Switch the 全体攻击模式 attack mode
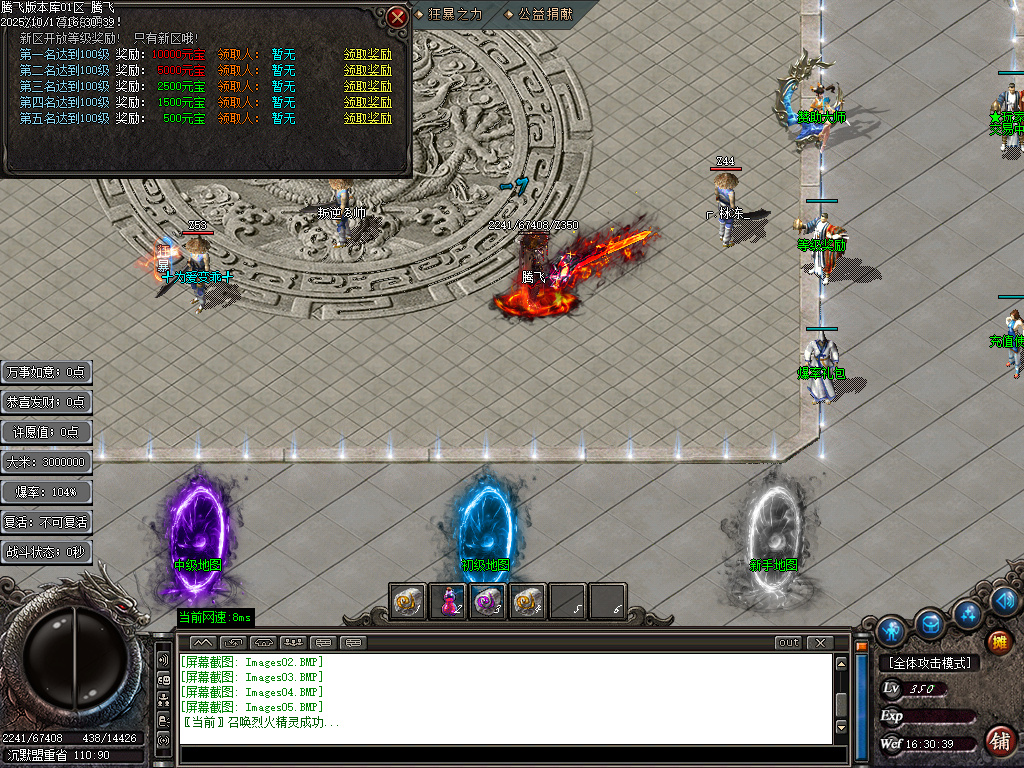This screenshot has height=768, width=1024. pyautogui.click(x=928, y=663)
